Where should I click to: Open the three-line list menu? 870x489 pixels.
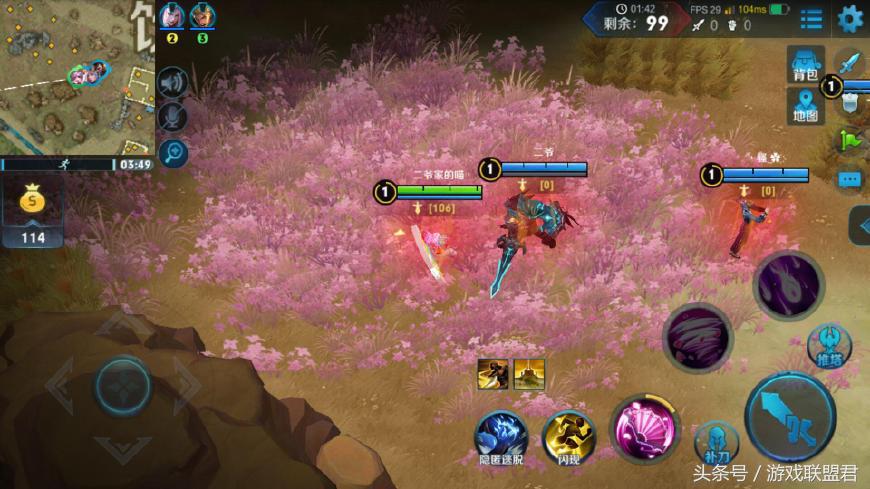(x=811, y=19)
